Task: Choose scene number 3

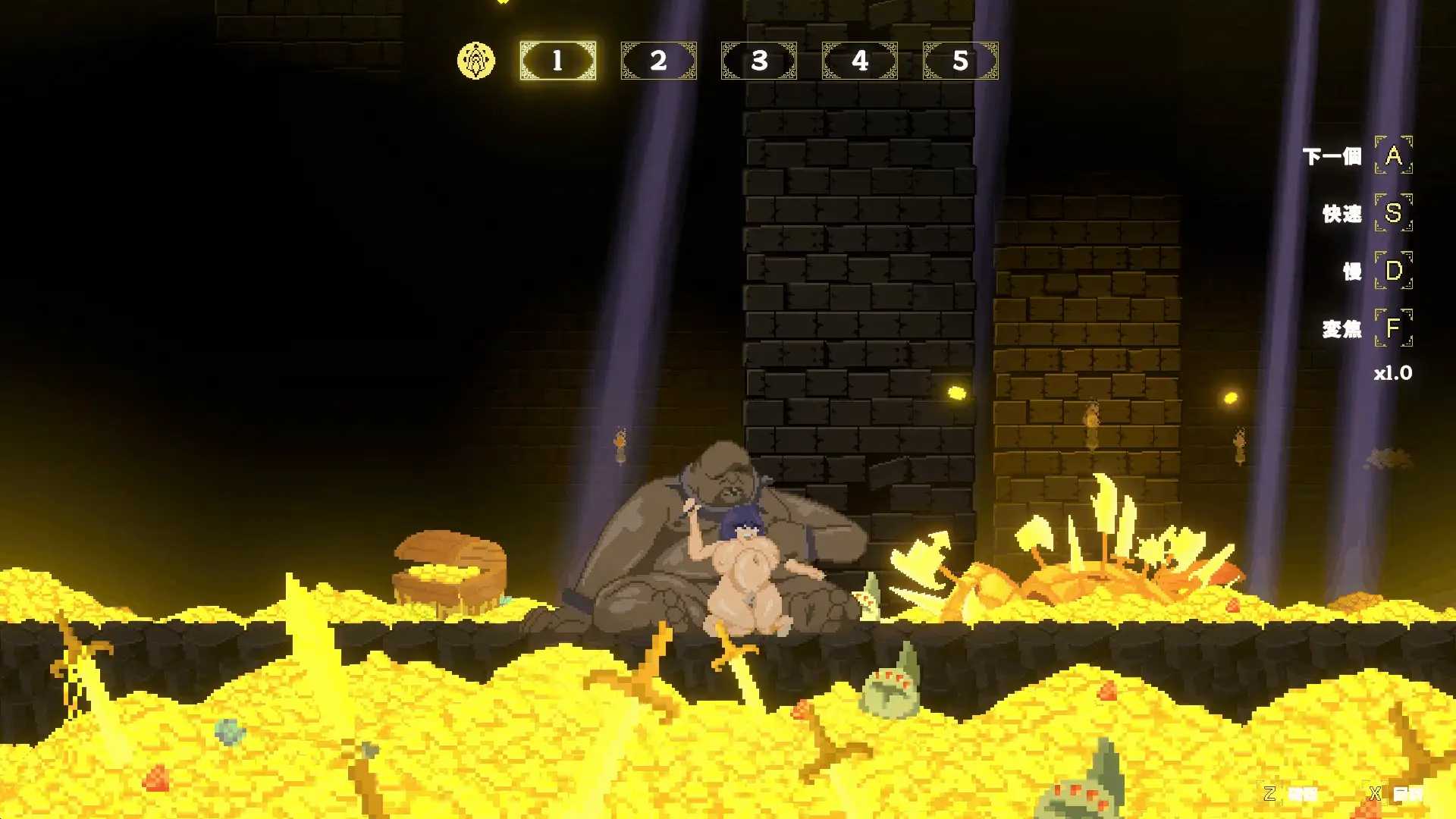Action: pyautogui.click(x=759, y=61)
